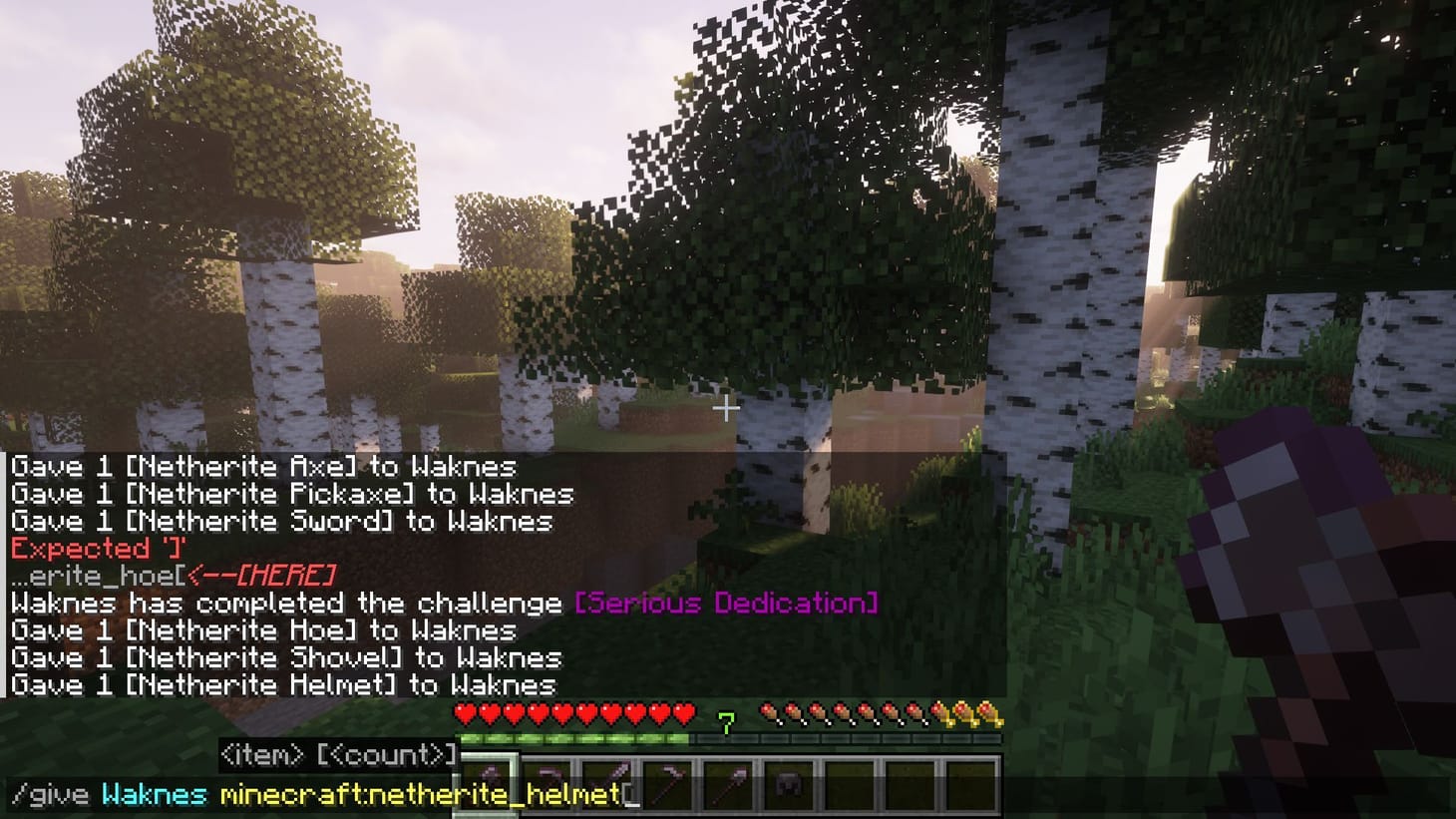
Task: Open the <item> [<count>] autocomplete suggestion
Action: click(339, 755)
